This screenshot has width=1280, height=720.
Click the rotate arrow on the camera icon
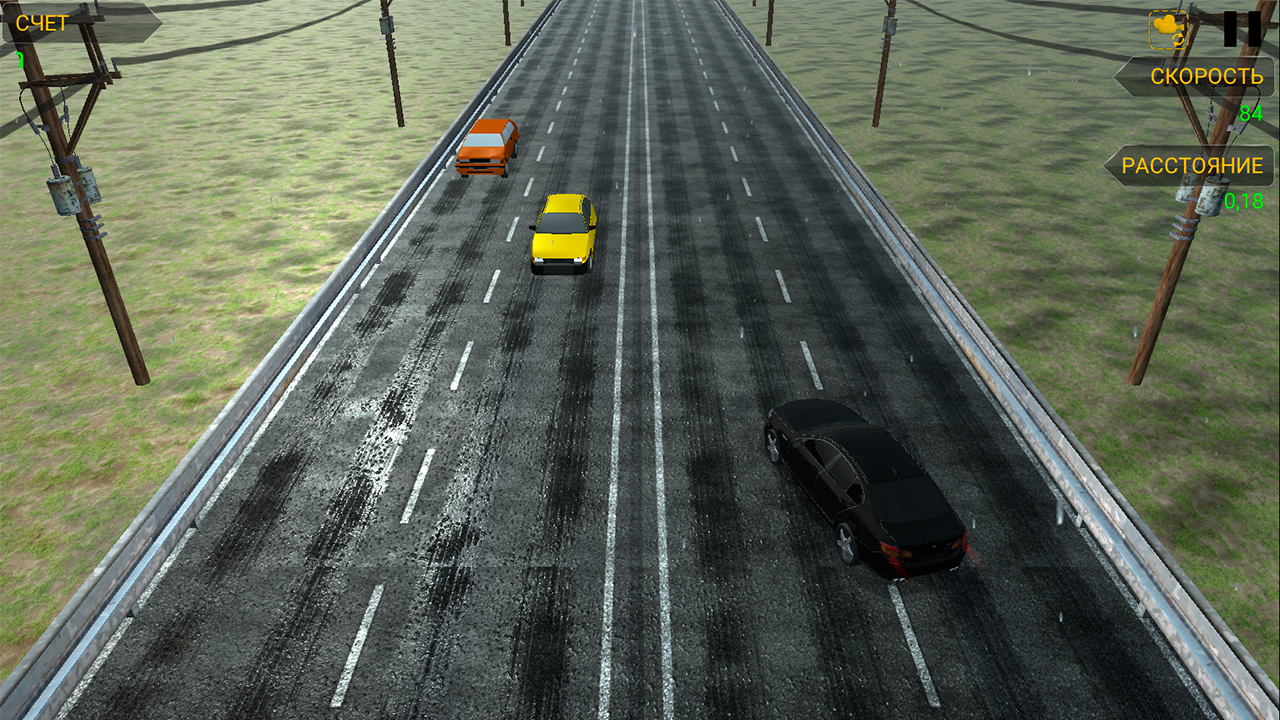(x=1178, y=40)
